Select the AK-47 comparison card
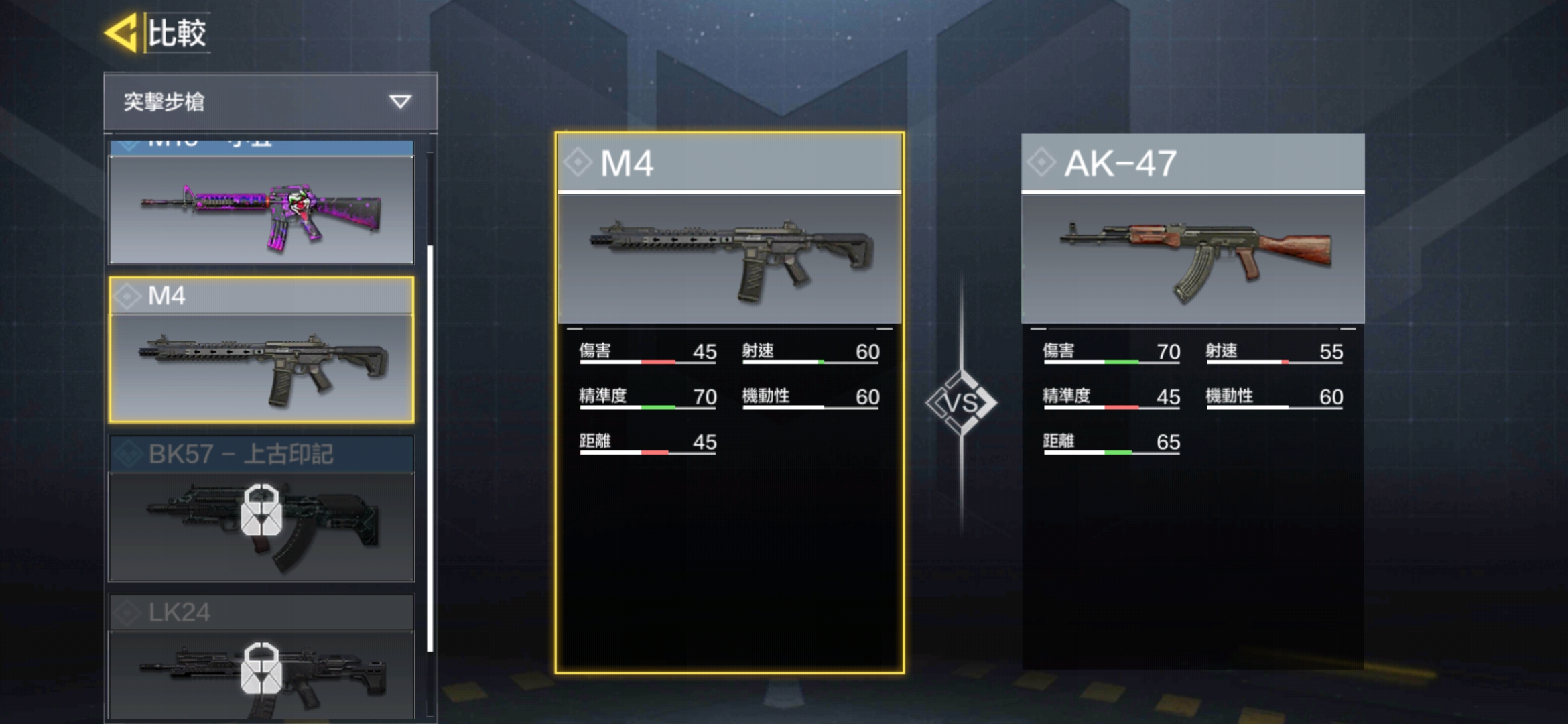 pyautogui.click(x=1193, y=402)
